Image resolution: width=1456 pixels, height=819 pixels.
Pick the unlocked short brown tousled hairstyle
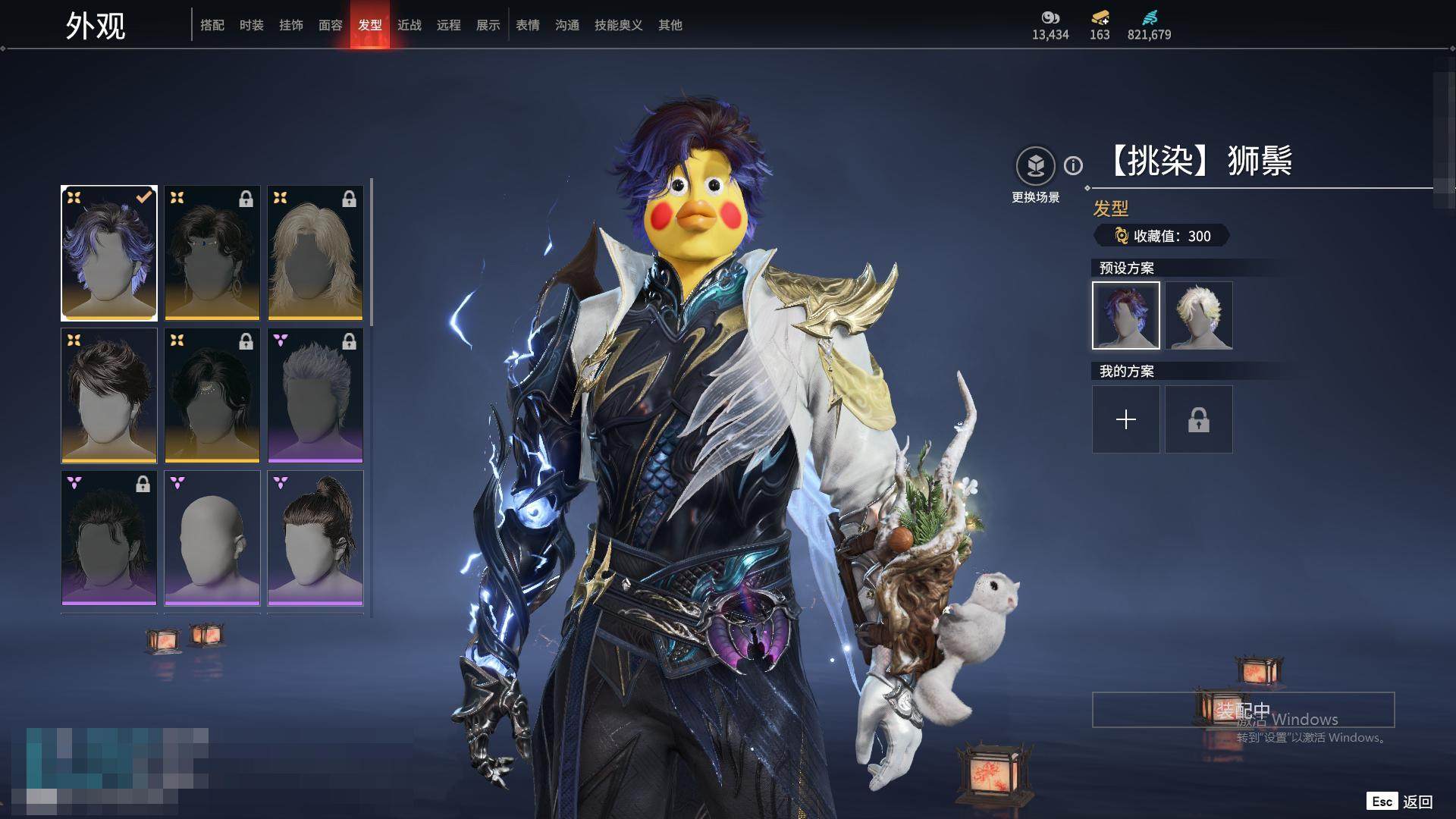tap(109, 396)
